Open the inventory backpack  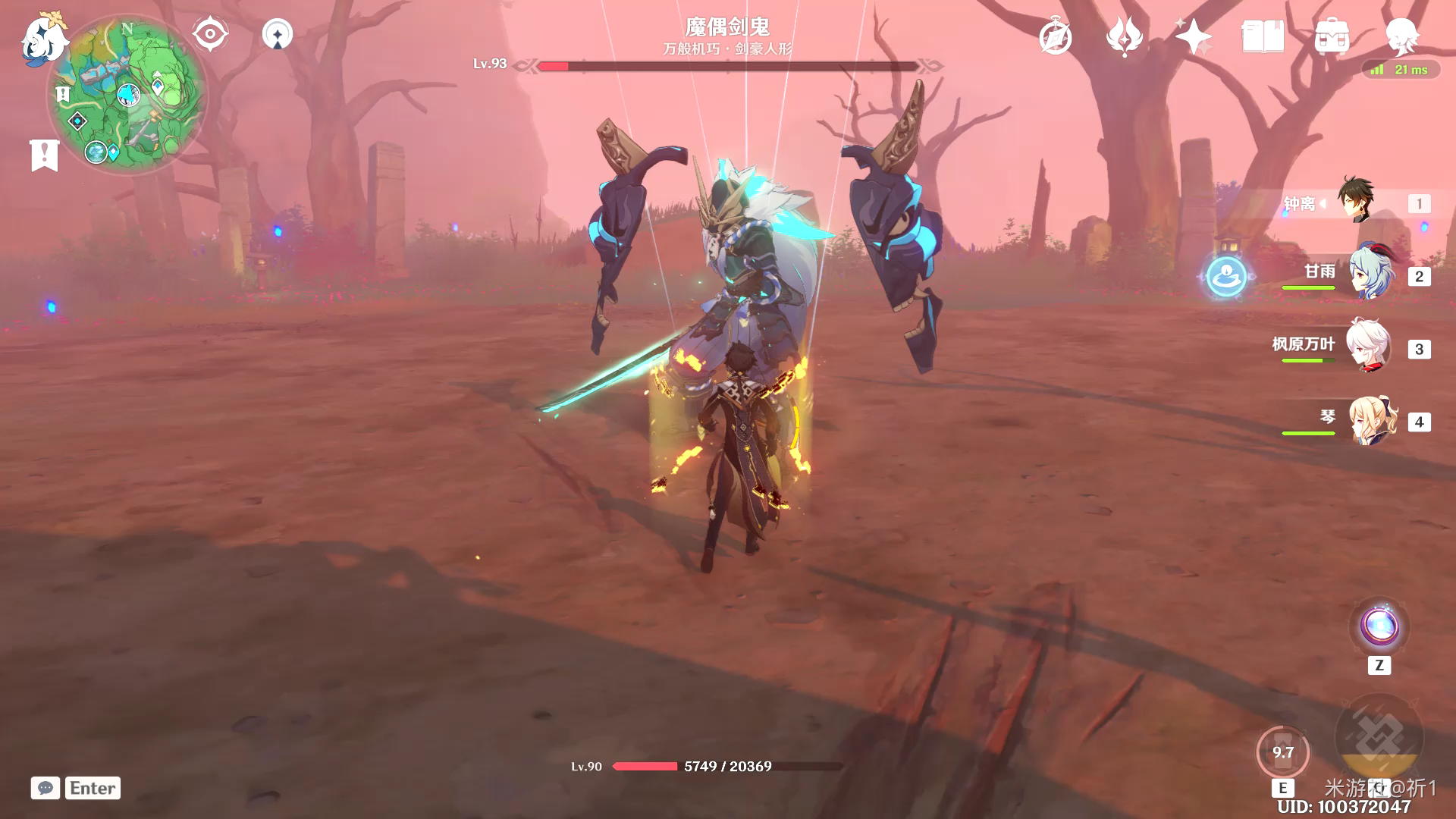click(1332, 37)
